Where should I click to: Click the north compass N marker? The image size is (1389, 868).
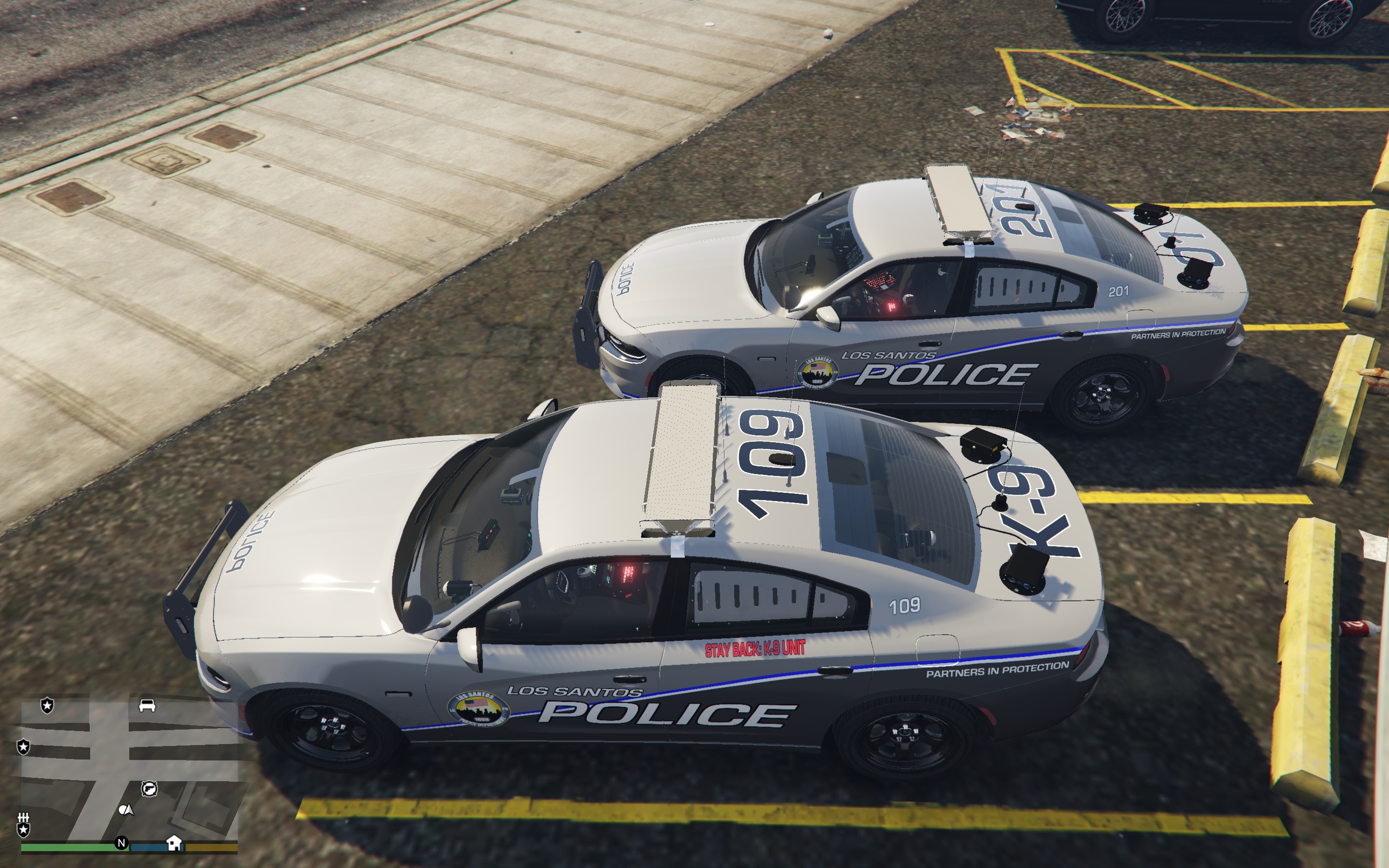tap(121, 843)
